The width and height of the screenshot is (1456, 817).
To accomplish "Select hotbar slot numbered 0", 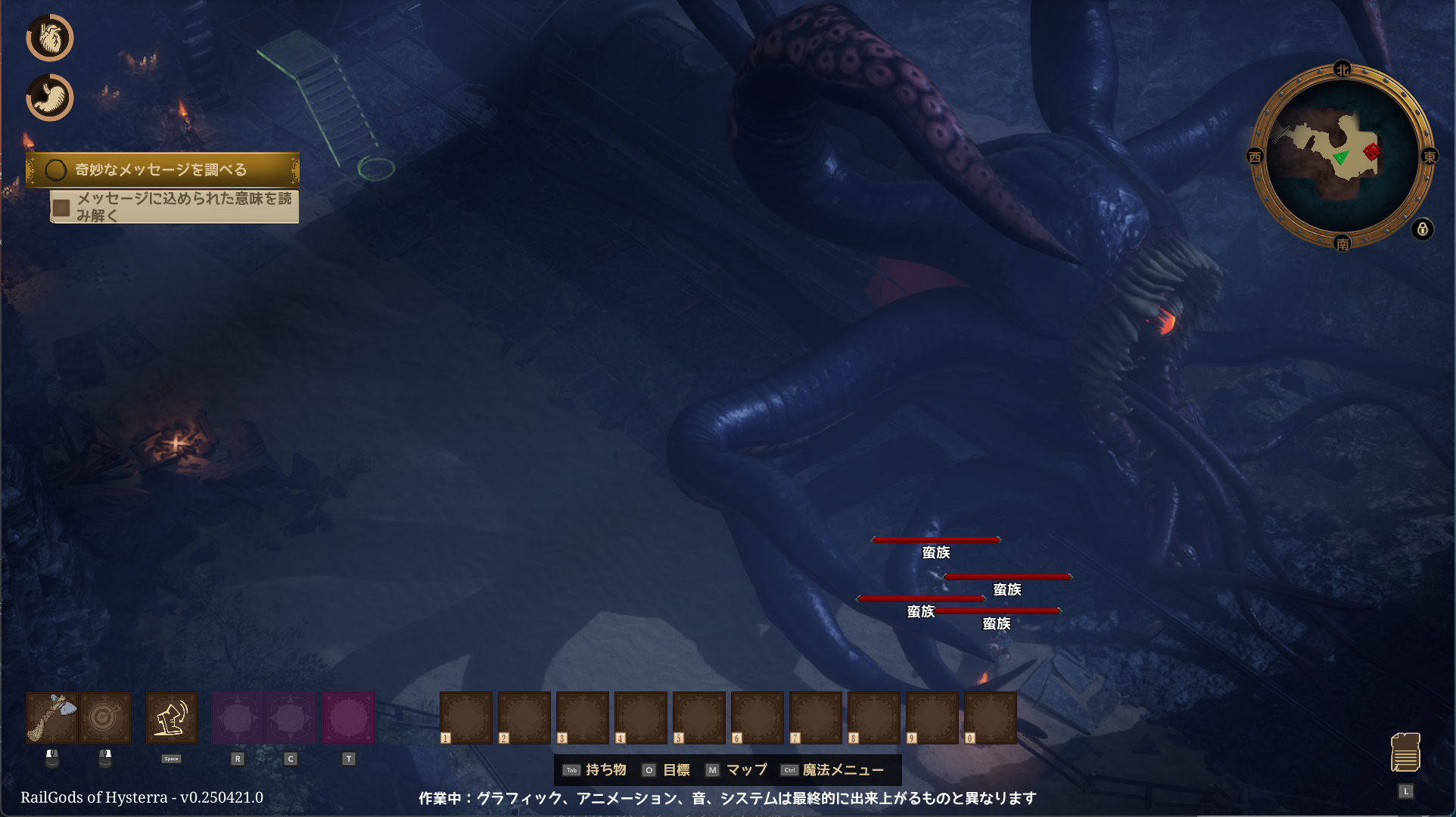I will (991, 717).
